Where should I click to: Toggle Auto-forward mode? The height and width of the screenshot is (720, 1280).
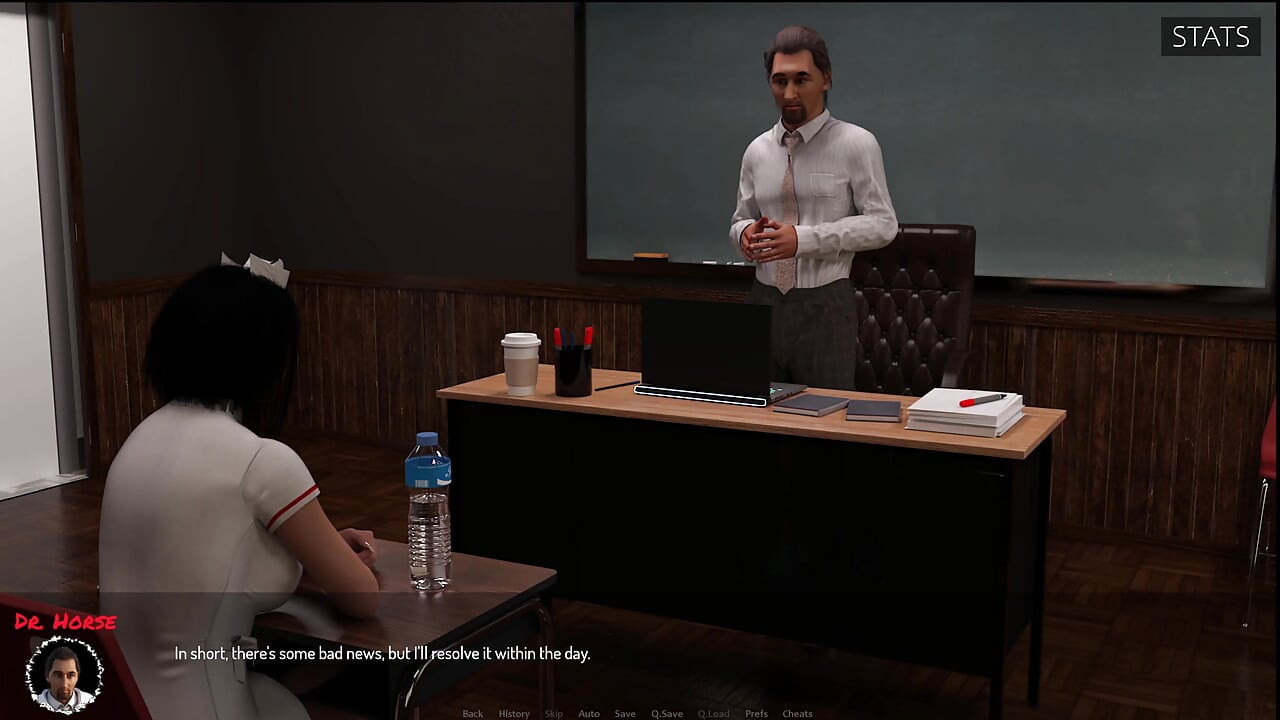(588, 713)
